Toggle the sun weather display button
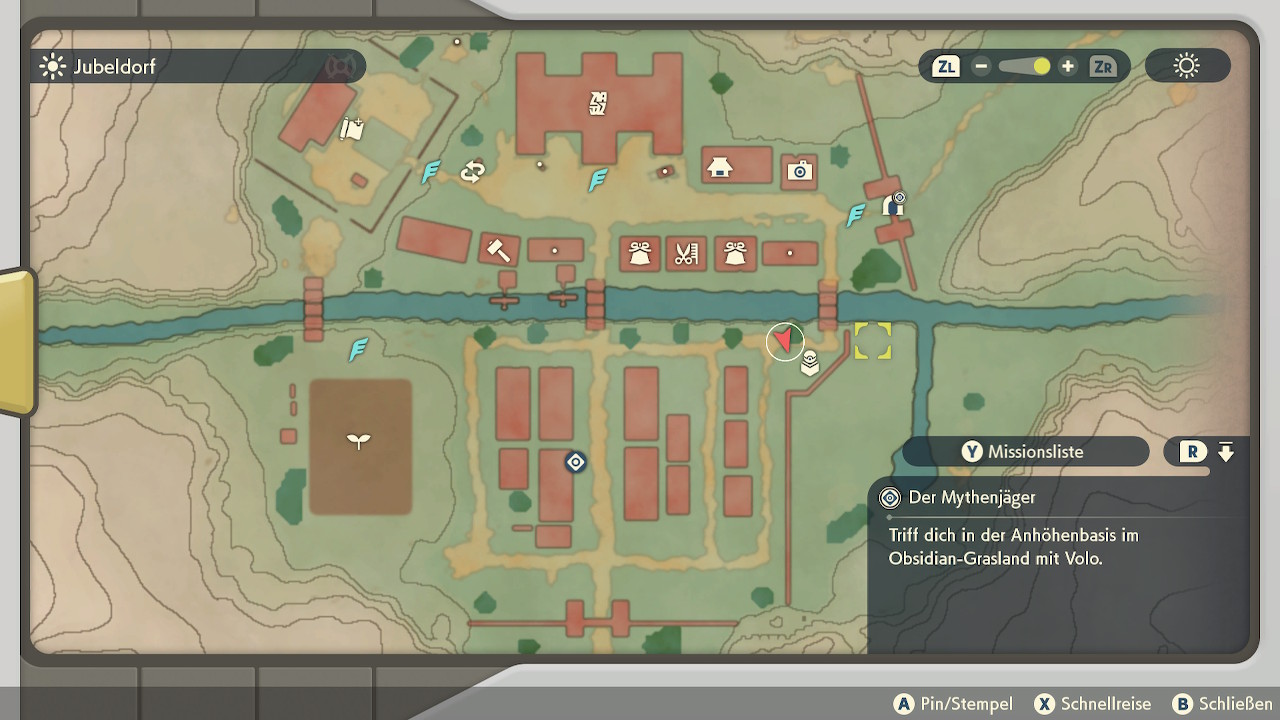 (x=1187, y=67)
